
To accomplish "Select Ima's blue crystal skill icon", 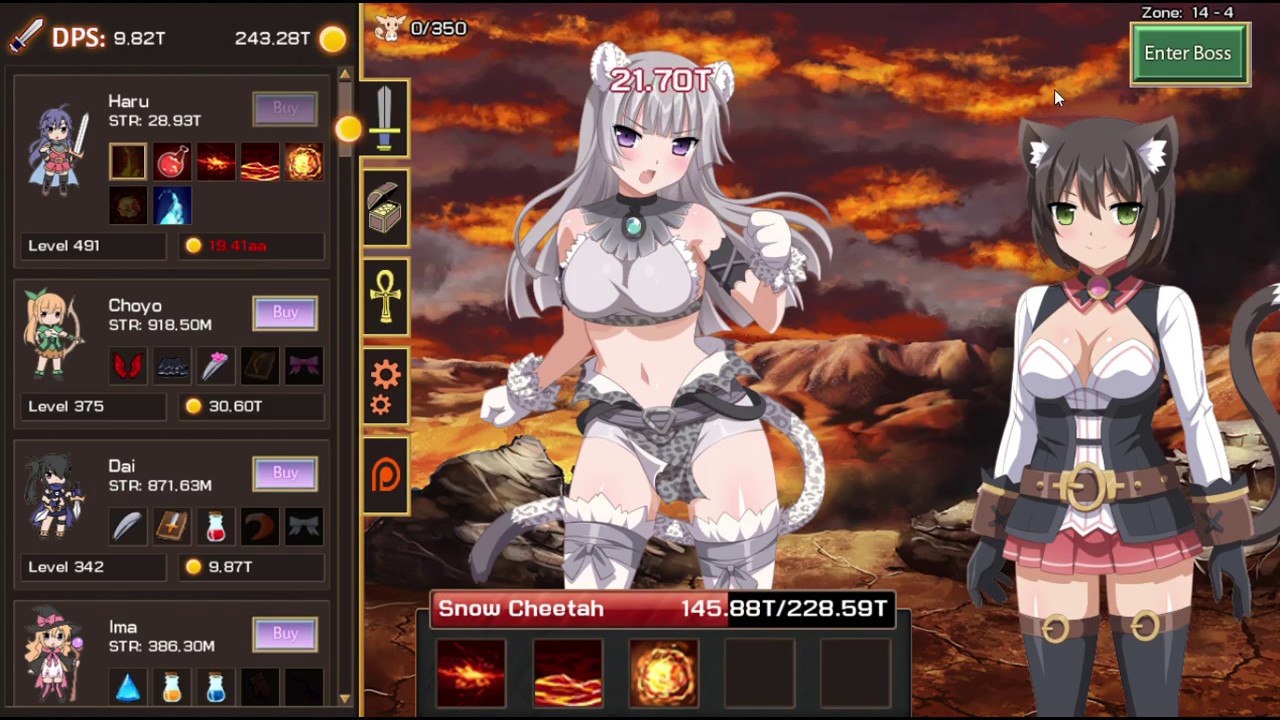I will coord(128,687).
